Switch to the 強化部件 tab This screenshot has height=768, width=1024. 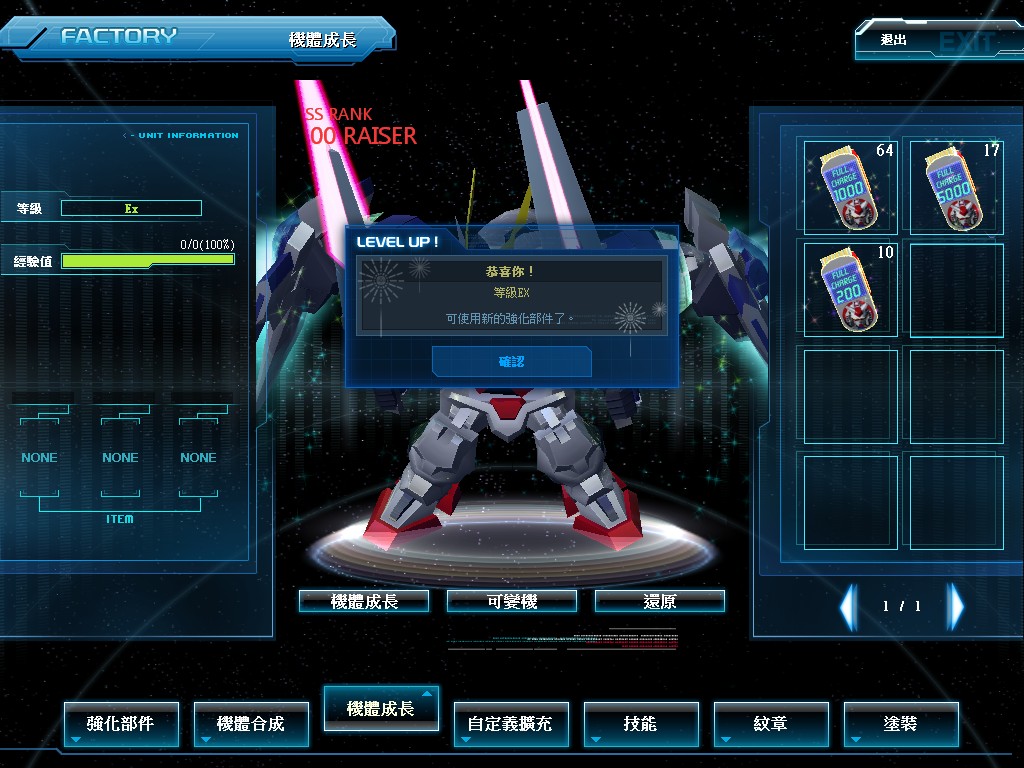point(121,723)
